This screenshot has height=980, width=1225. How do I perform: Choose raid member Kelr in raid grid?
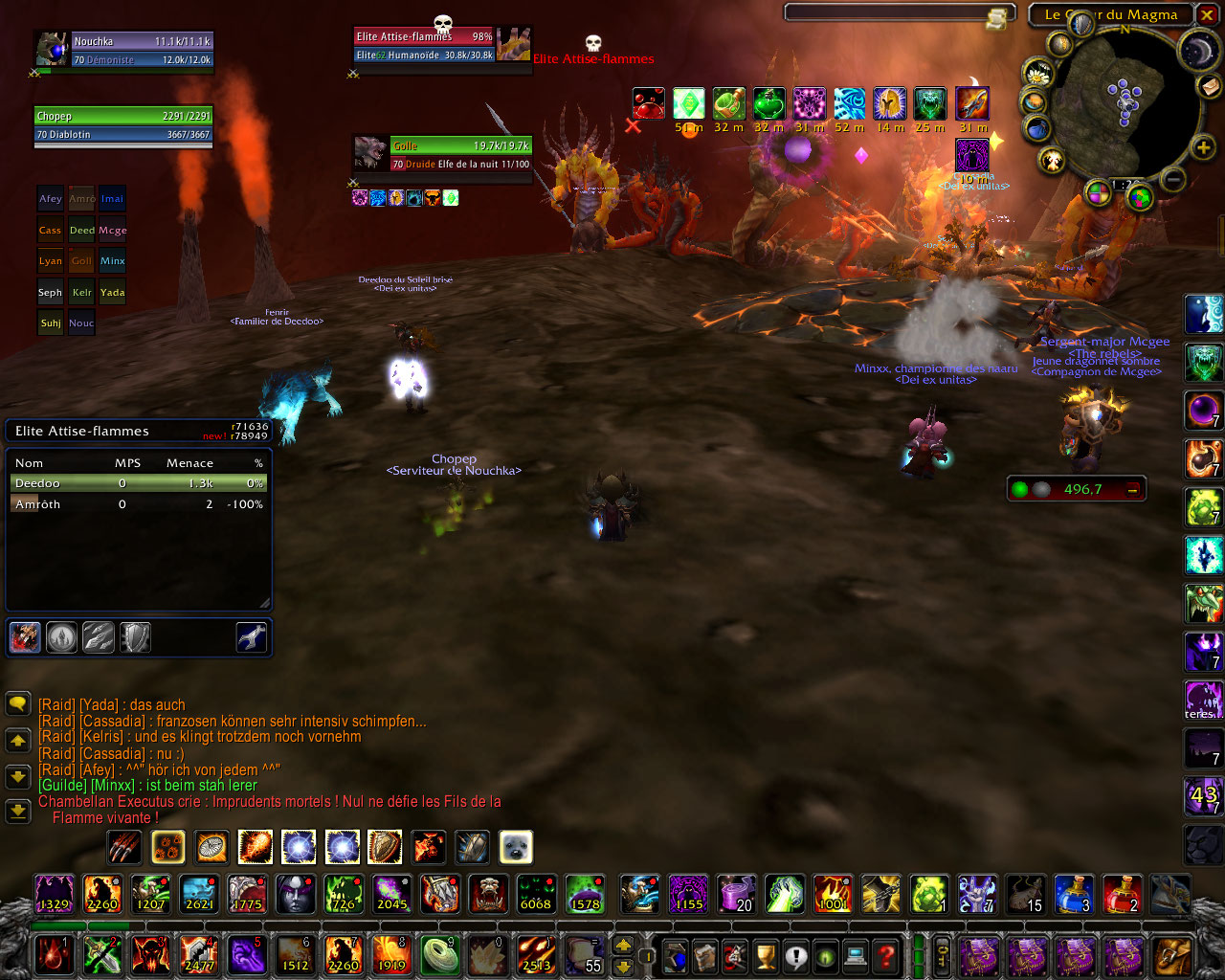tap(81, 293)
